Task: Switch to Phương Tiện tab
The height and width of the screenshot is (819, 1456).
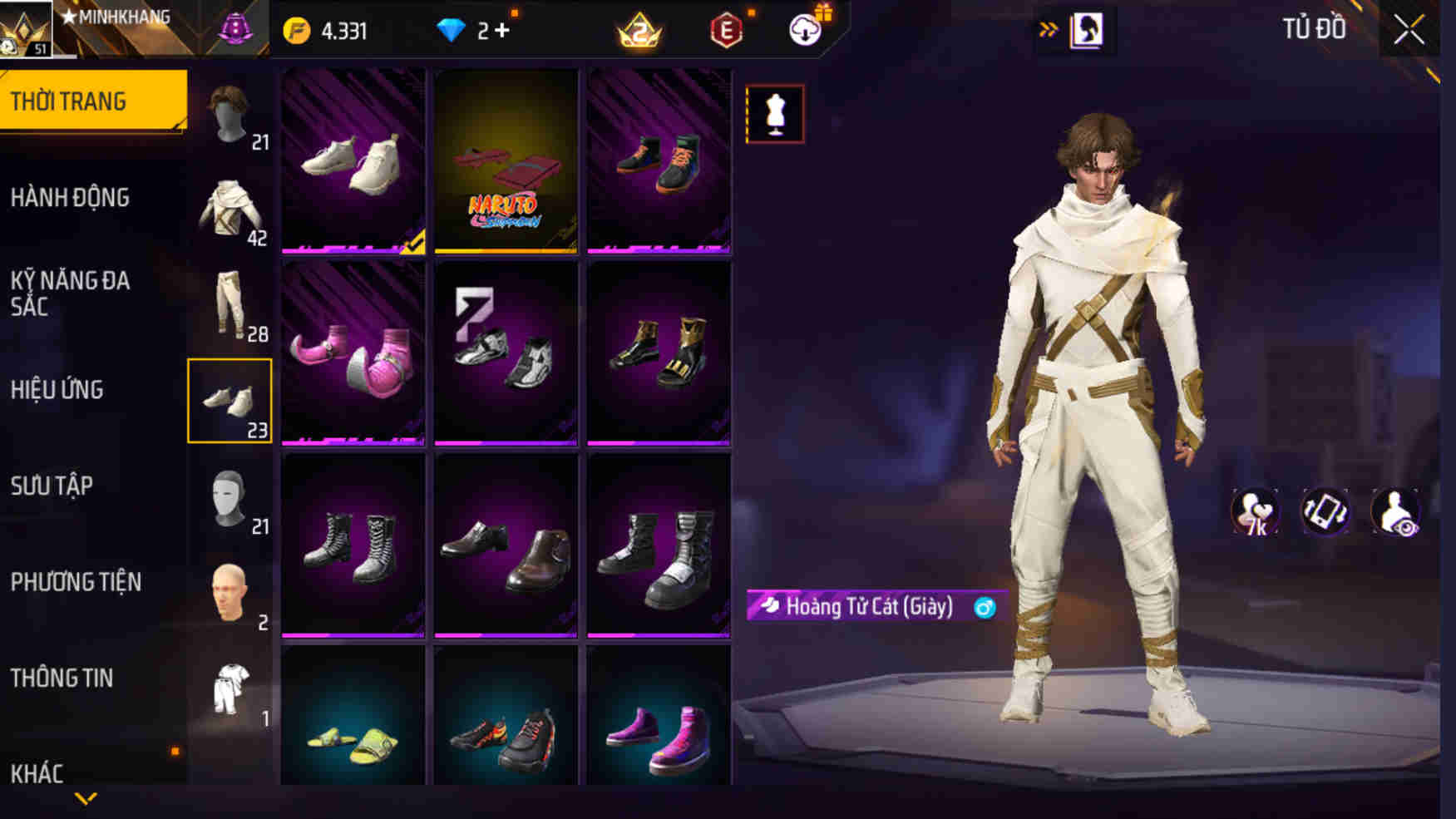Action: (x=76, y=582)
